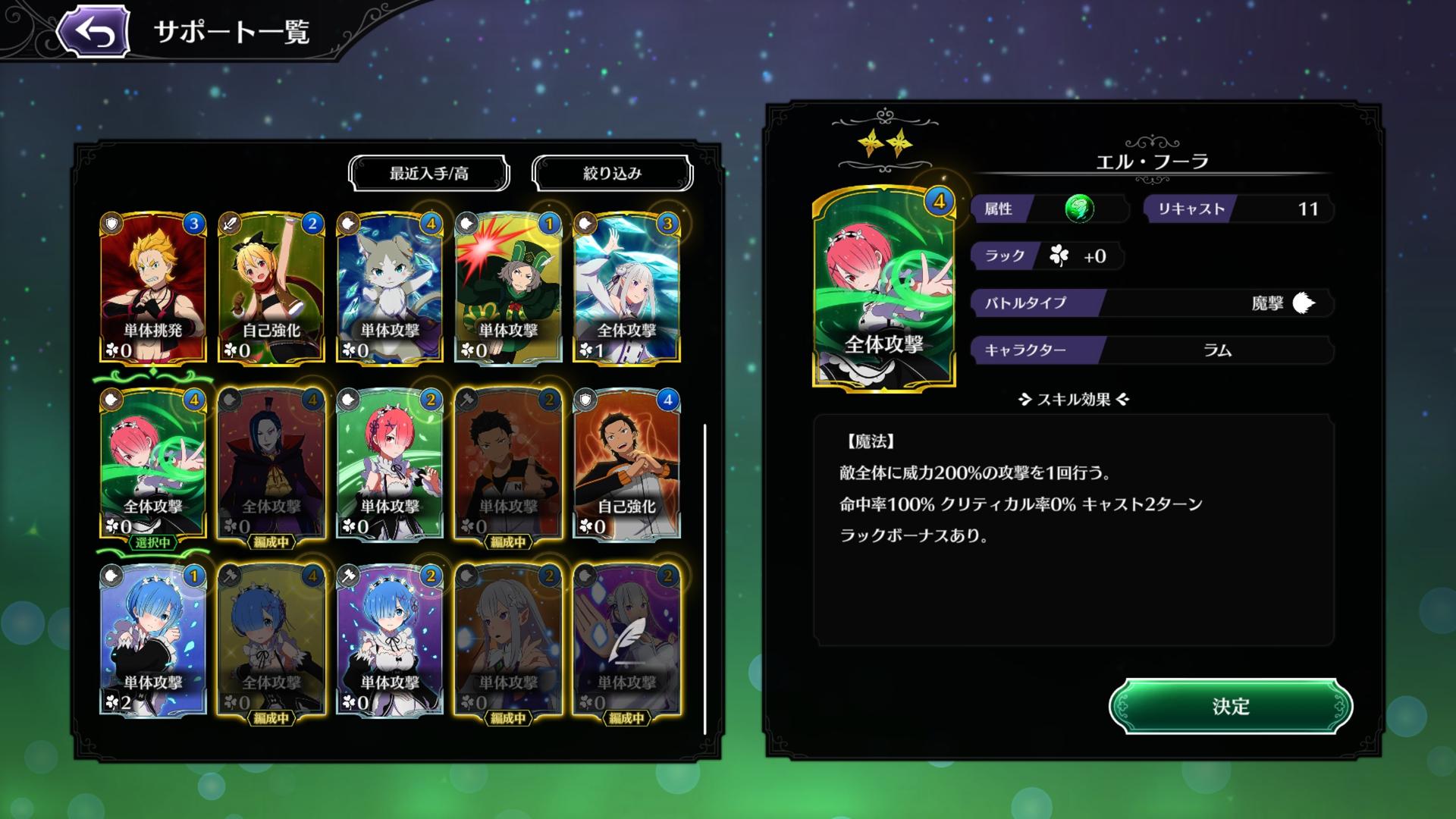This screenshot has width=1456, height=819.
Task: Choose the Rem 単体攻撃 card with luck 2
Action: [153, 639]
